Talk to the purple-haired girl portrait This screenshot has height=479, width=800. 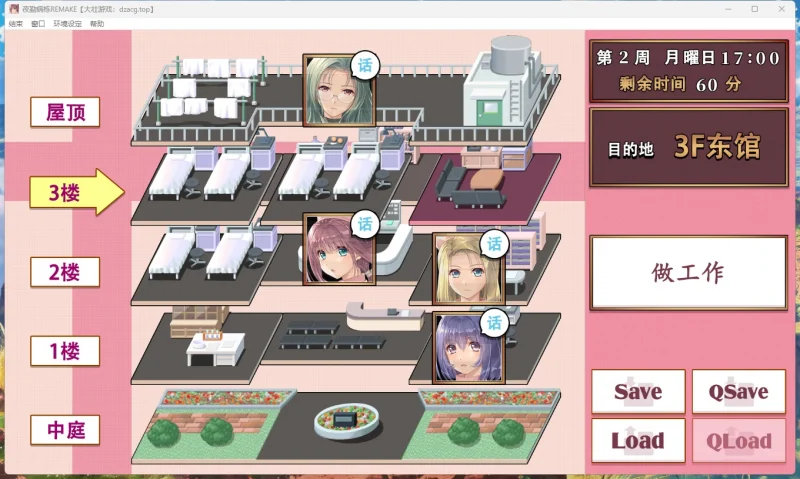[467, 347]
